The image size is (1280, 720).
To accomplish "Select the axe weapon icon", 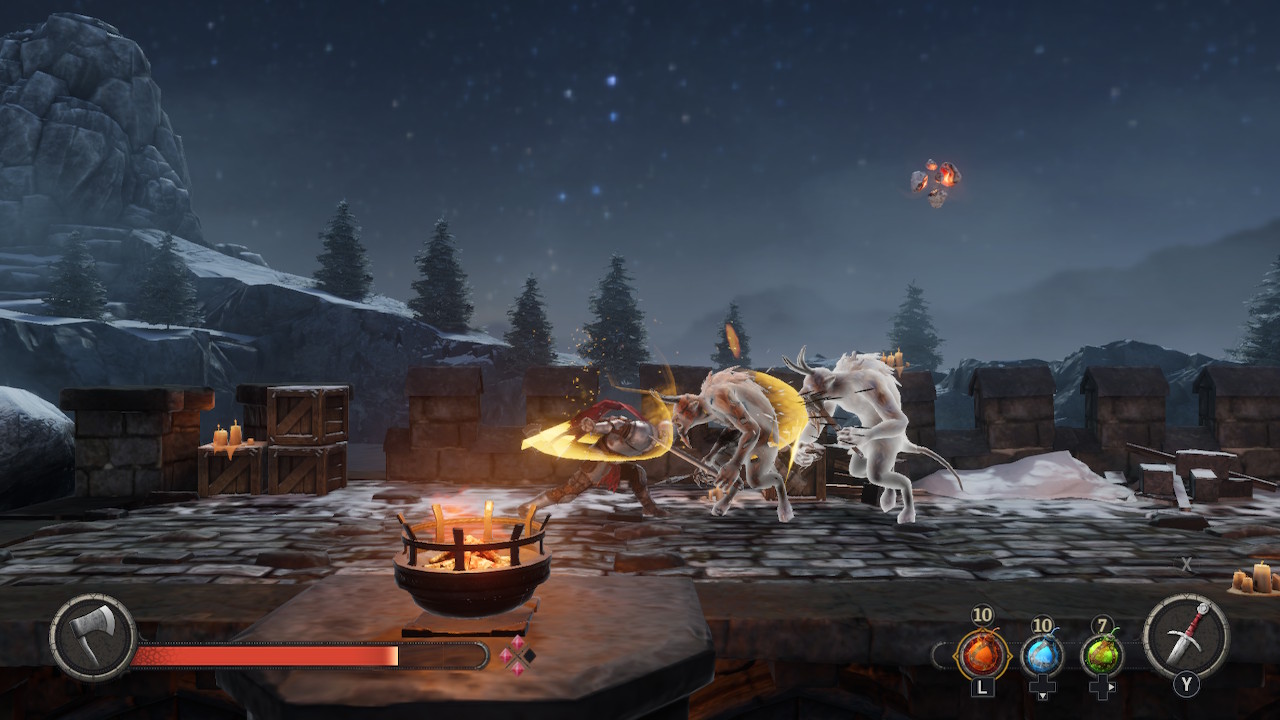I will click(x=92, y=638).
